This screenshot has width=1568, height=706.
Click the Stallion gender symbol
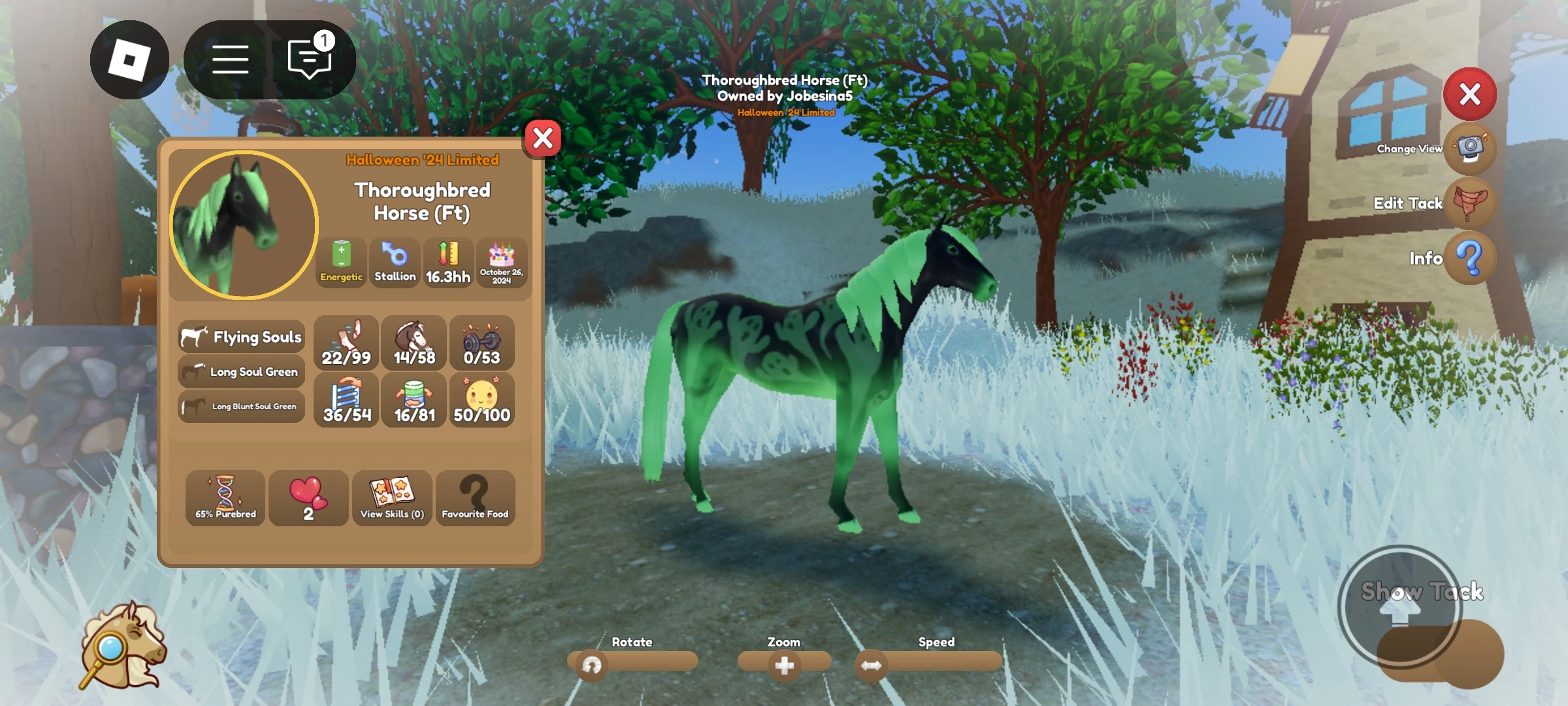395,261
